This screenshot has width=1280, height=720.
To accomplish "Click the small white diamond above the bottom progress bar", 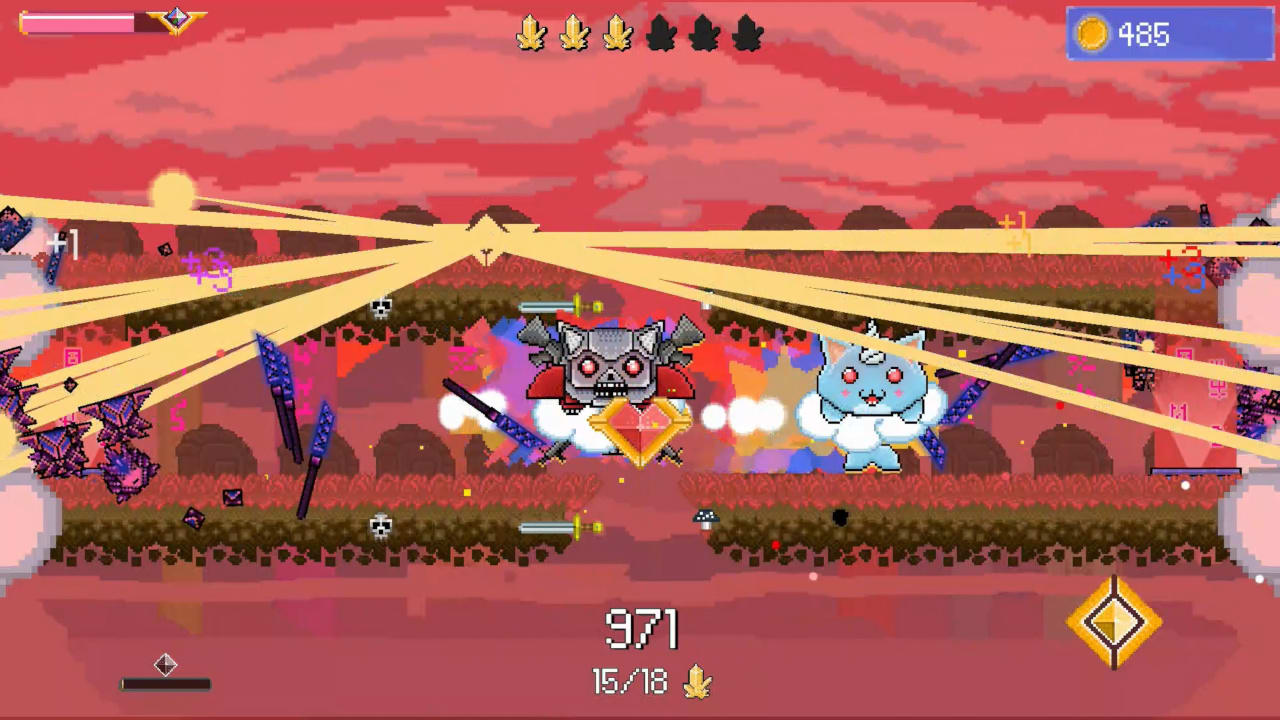I will click(x=166, y=664).
